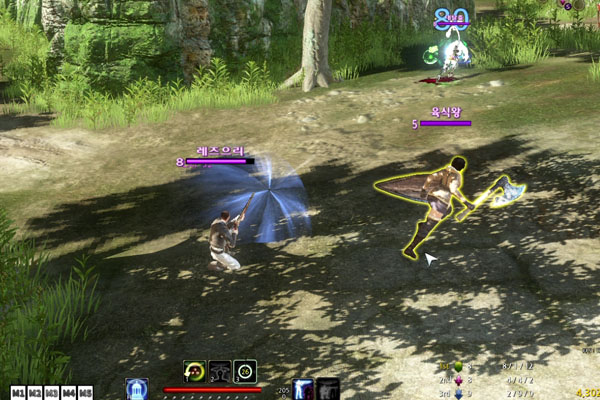Activate the M3 macro button

click(52, 392)
